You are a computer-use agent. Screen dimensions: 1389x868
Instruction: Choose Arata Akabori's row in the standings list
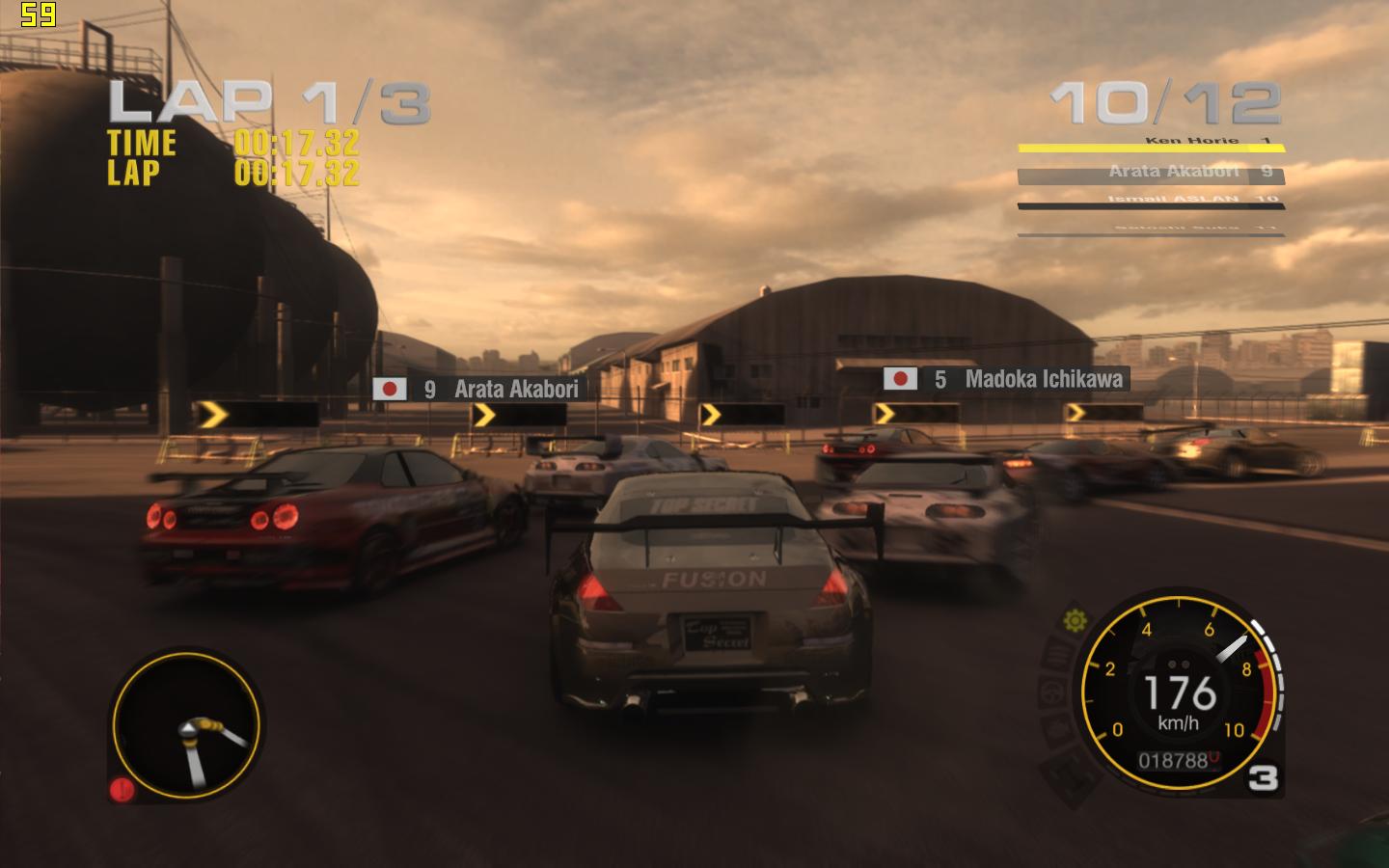tap(1151, 174)
